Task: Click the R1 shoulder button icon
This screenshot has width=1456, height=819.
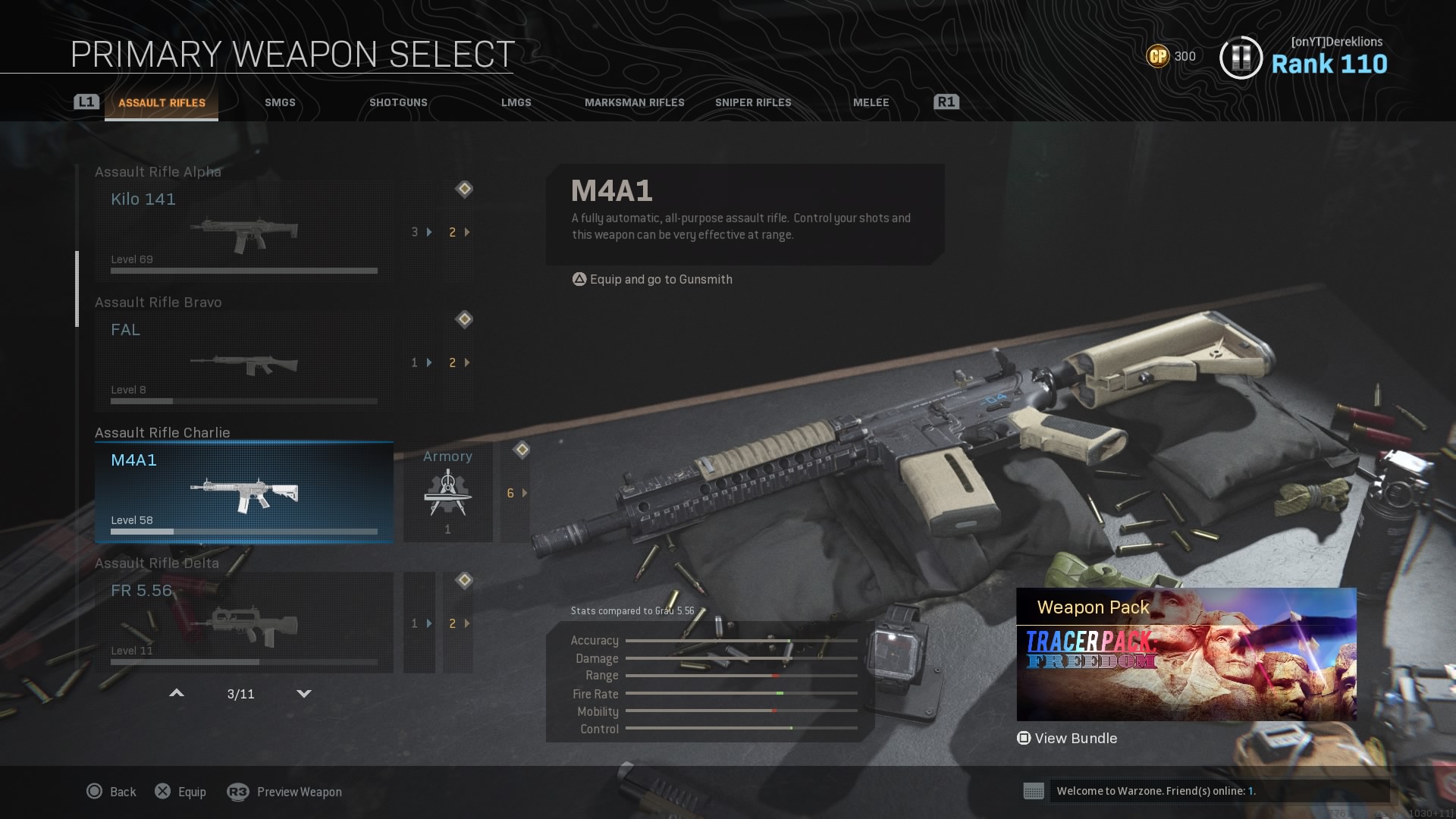Action: point(945,100)
